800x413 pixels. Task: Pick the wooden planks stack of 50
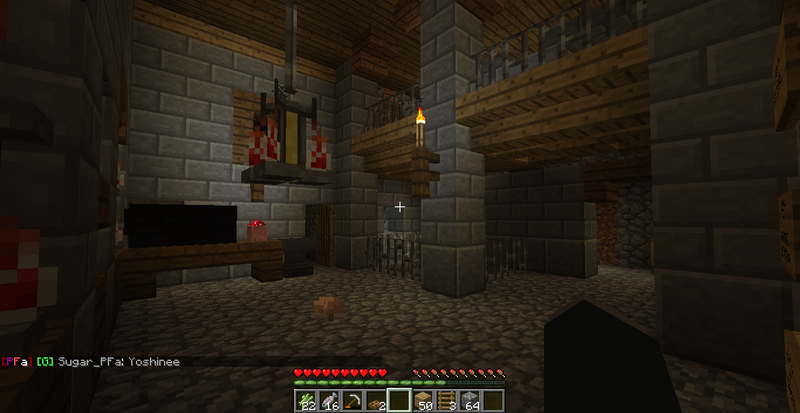[424, 401]
